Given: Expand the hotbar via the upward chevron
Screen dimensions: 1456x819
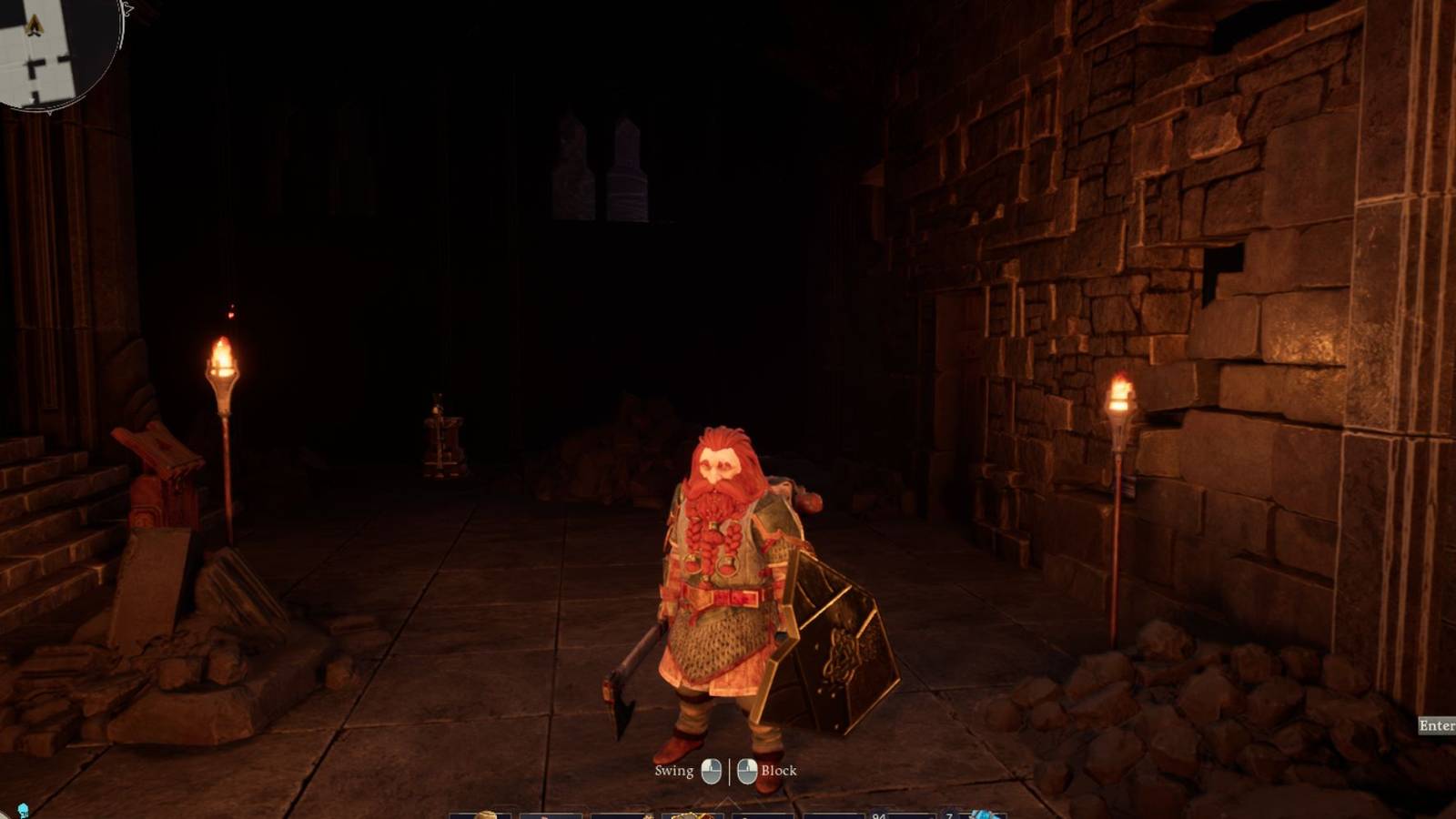Looking at the screenshot, I should click(x=726, y=797).
